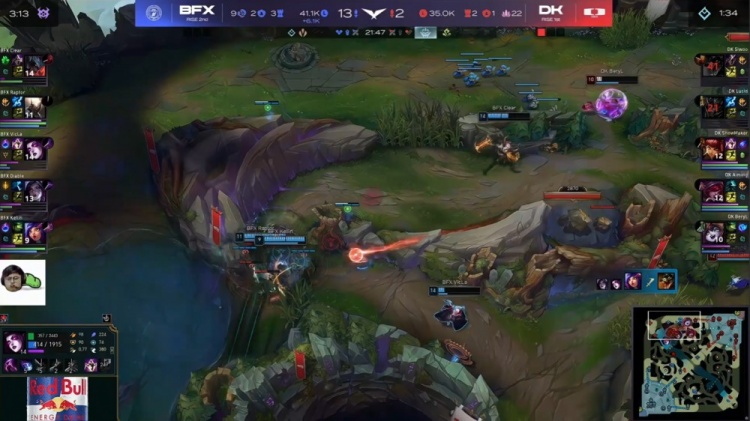Select BFX Clear's champion portrait
750x421 pixels.
pos(34,66)
